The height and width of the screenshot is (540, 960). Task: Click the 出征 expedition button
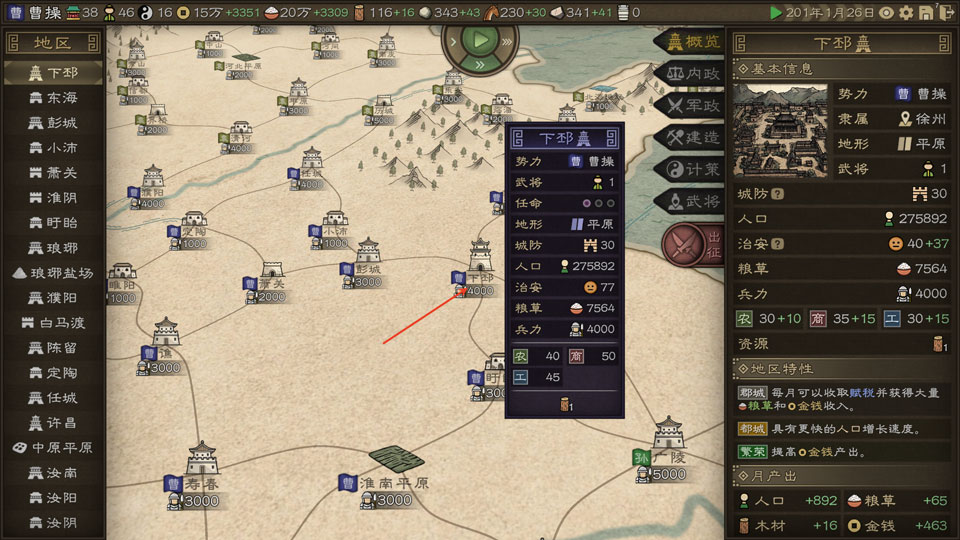point(692,245)
